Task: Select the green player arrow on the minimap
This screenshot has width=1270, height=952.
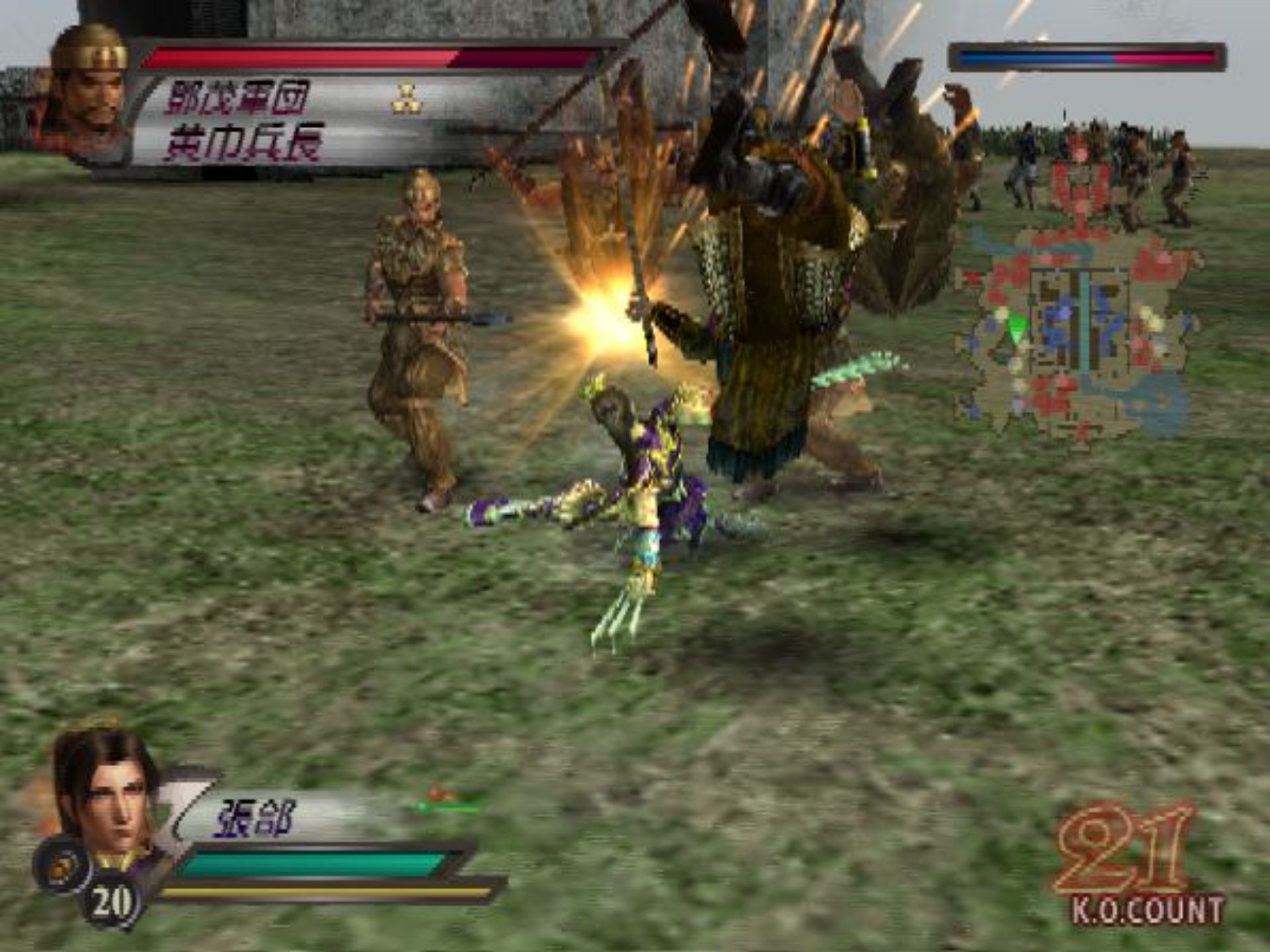Action: point(1017,327)
